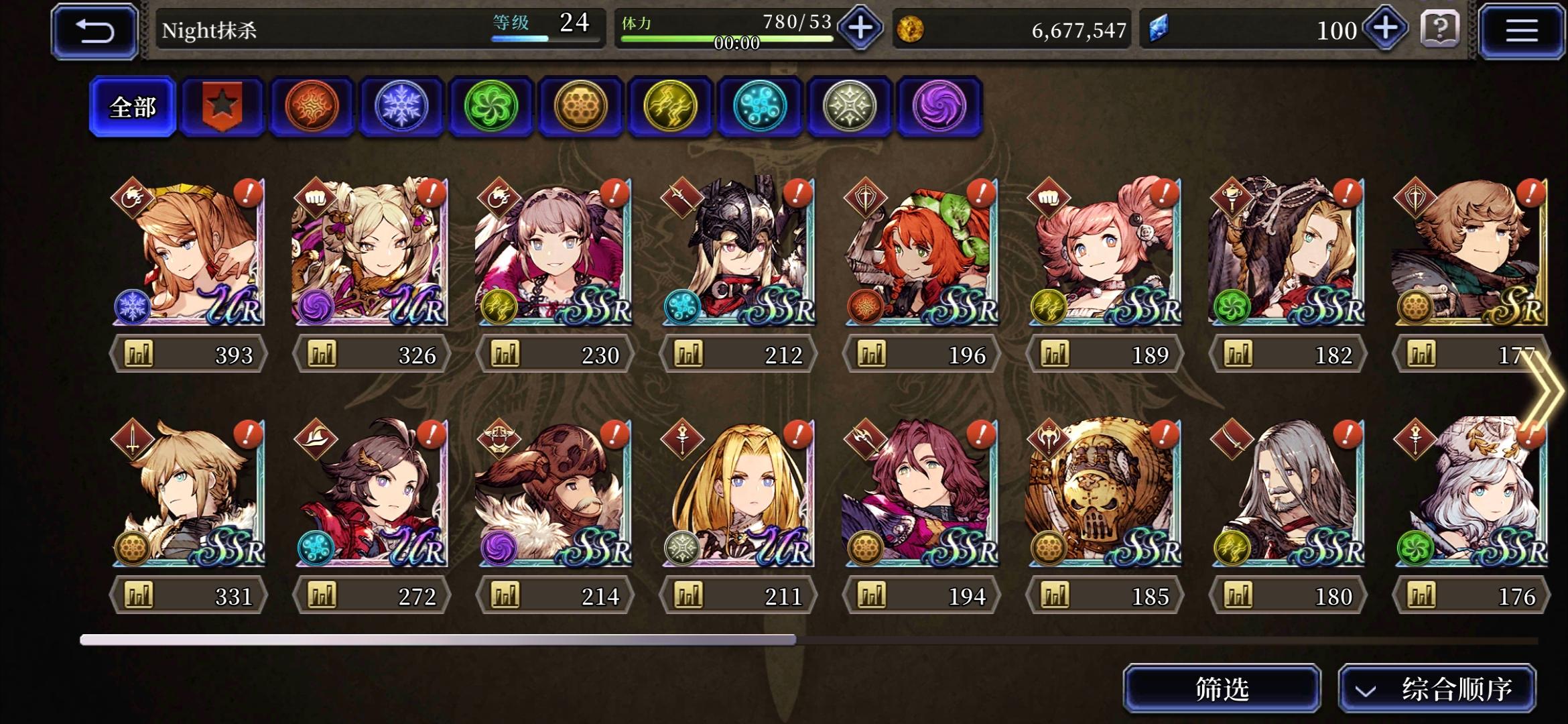Select the lightning element filter icon

click(x=670, y=107)
